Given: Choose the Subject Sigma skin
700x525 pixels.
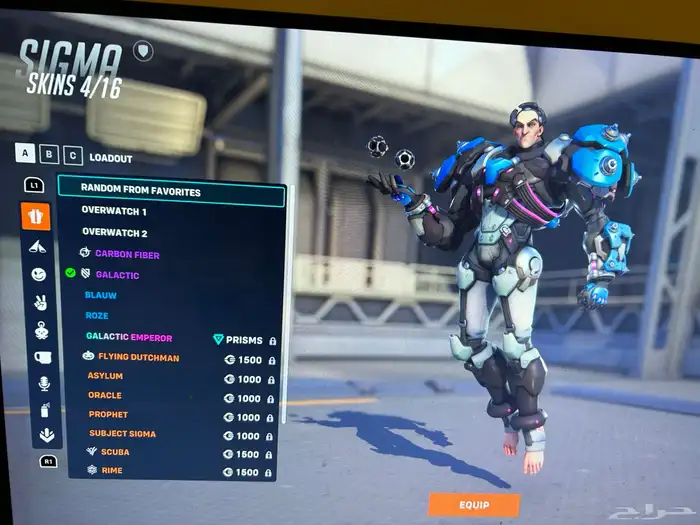Looking at the screenshot, I should click(122, 434).
